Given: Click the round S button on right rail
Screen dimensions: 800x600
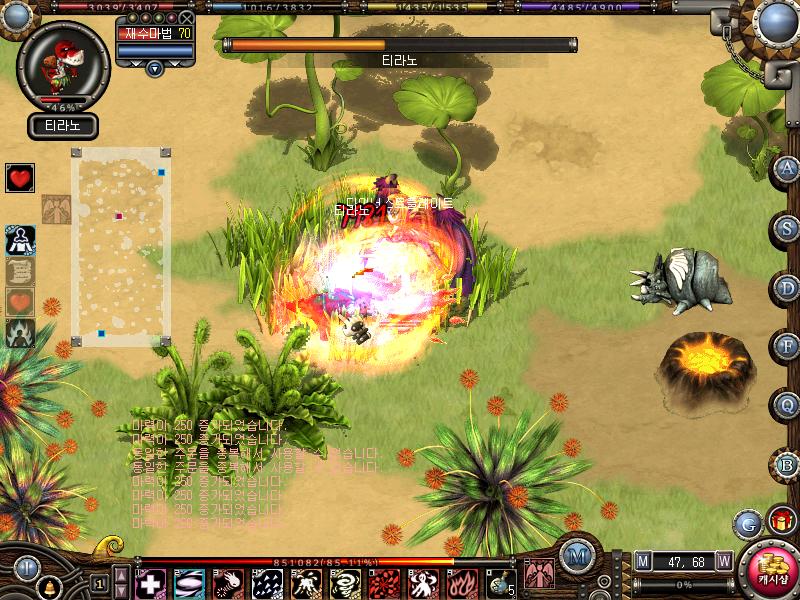Looking at the screenshot, I should click(x=787, y=228).
